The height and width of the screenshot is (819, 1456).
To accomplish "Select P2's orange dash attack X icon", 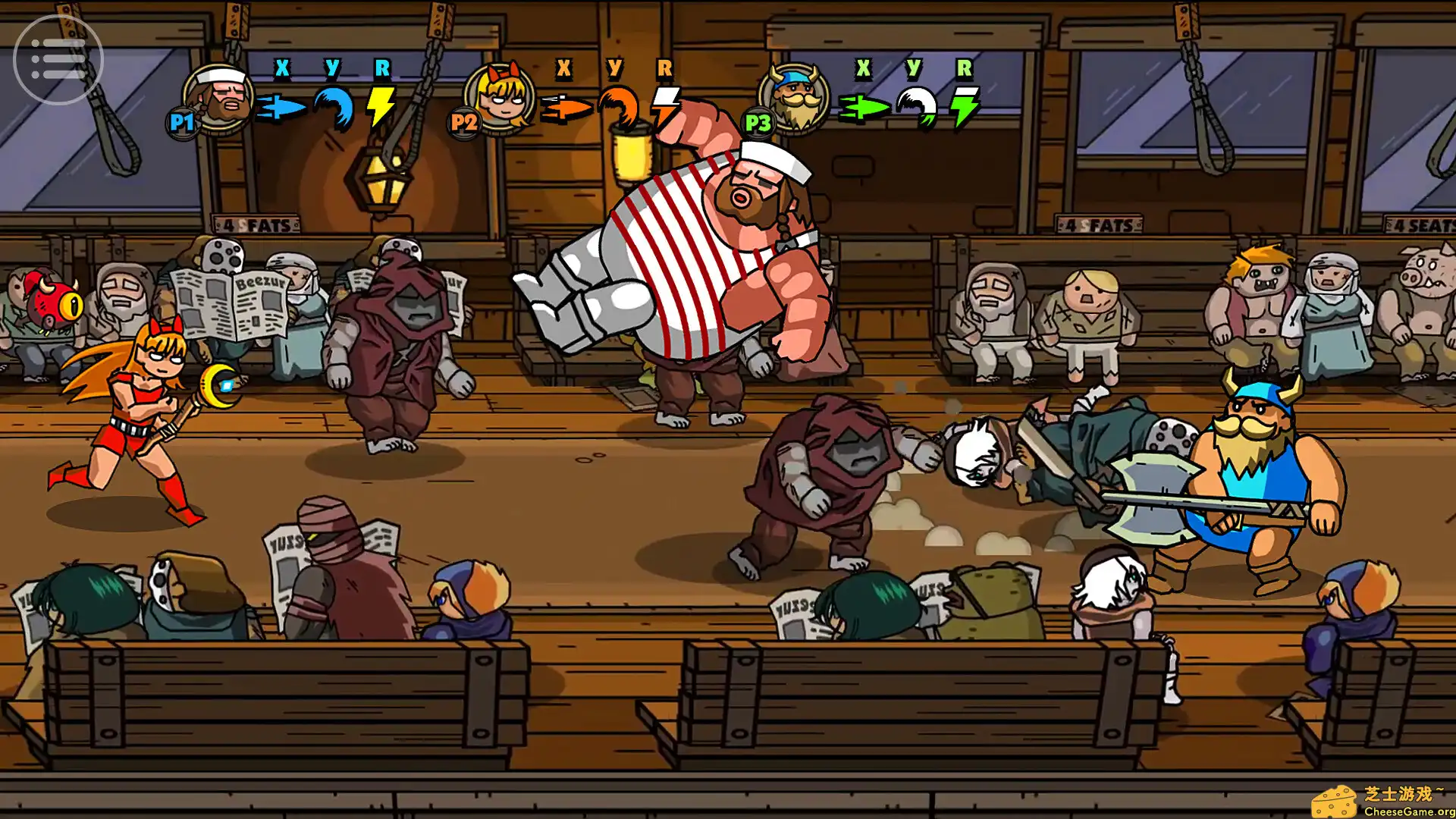I will tap(565, 106).
